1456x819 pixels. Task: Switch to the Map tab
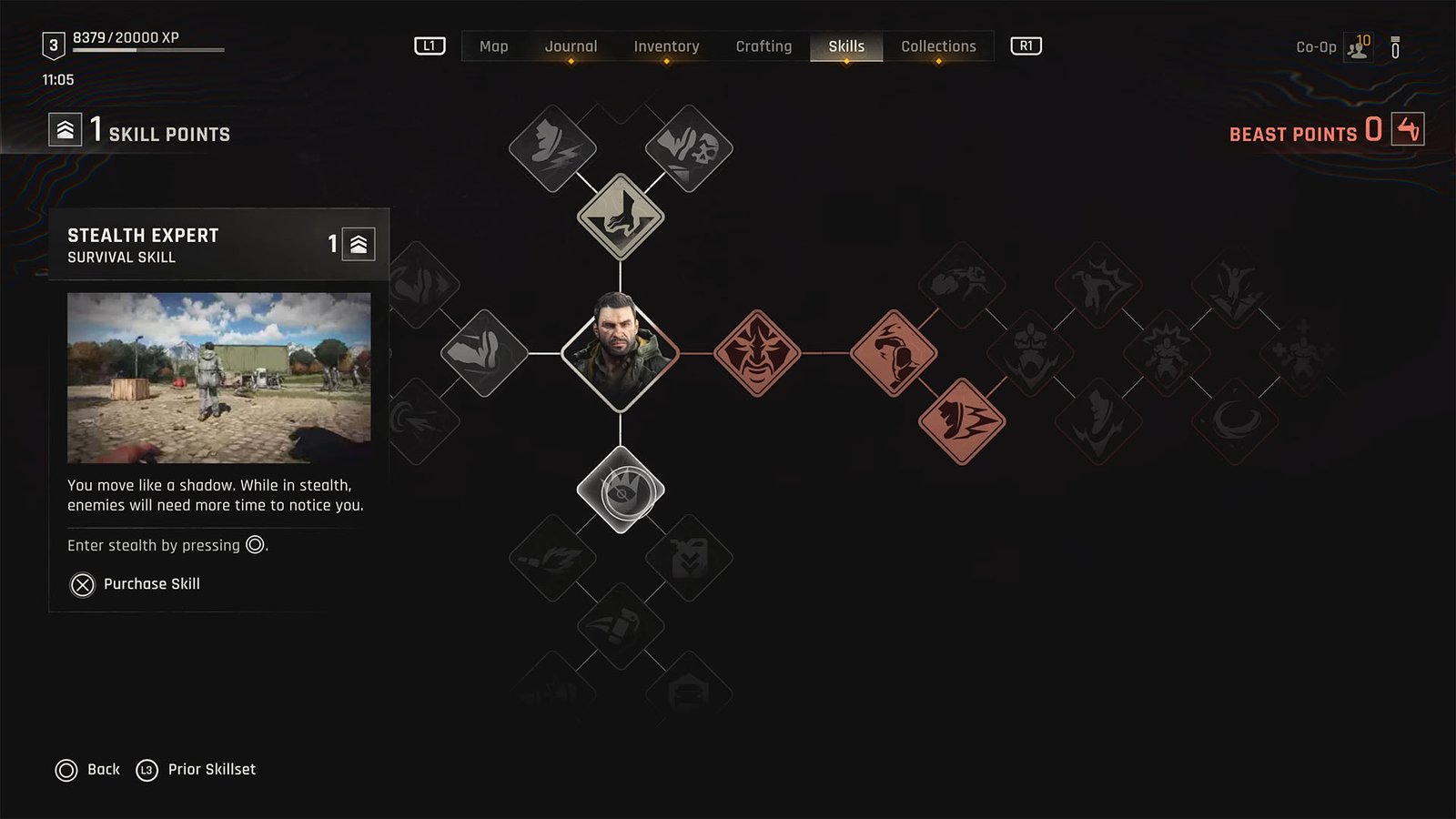[493, 46]
